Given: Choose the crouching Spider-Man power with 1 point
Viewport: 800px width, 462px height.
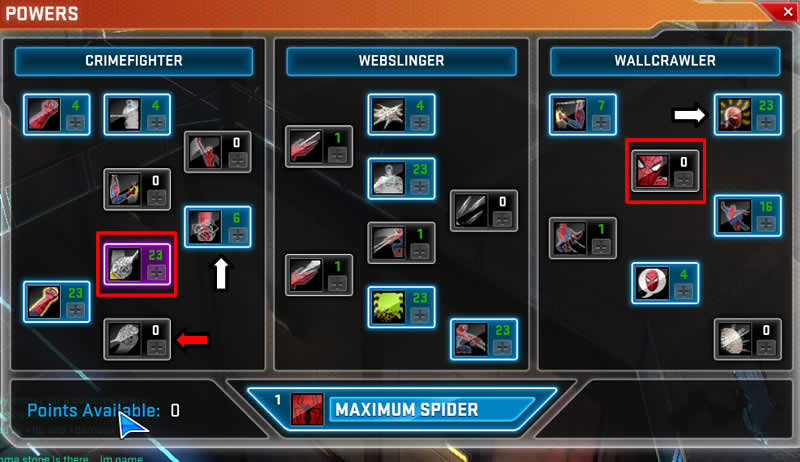Looking at the screenshot, I should 567,239.
